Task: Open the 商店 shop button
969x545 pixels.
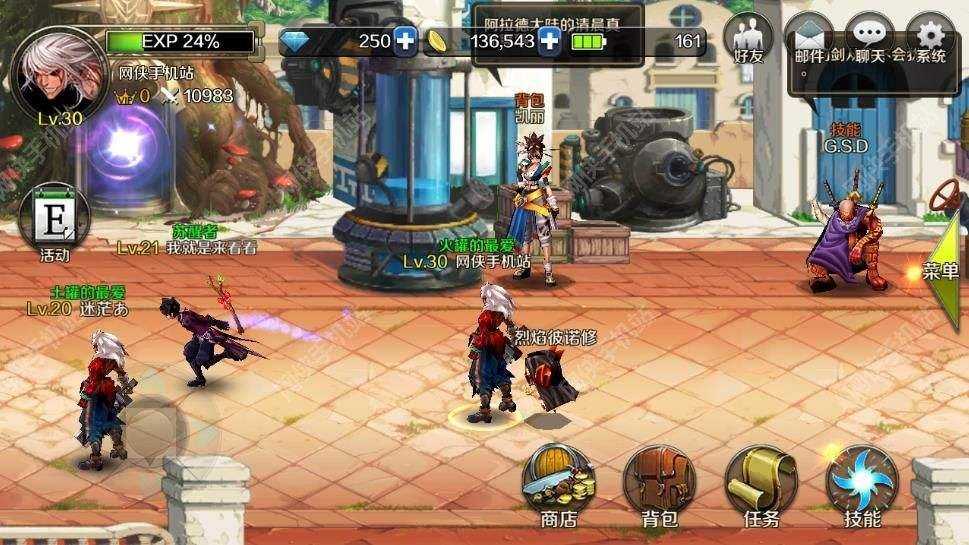Action: 559,483
